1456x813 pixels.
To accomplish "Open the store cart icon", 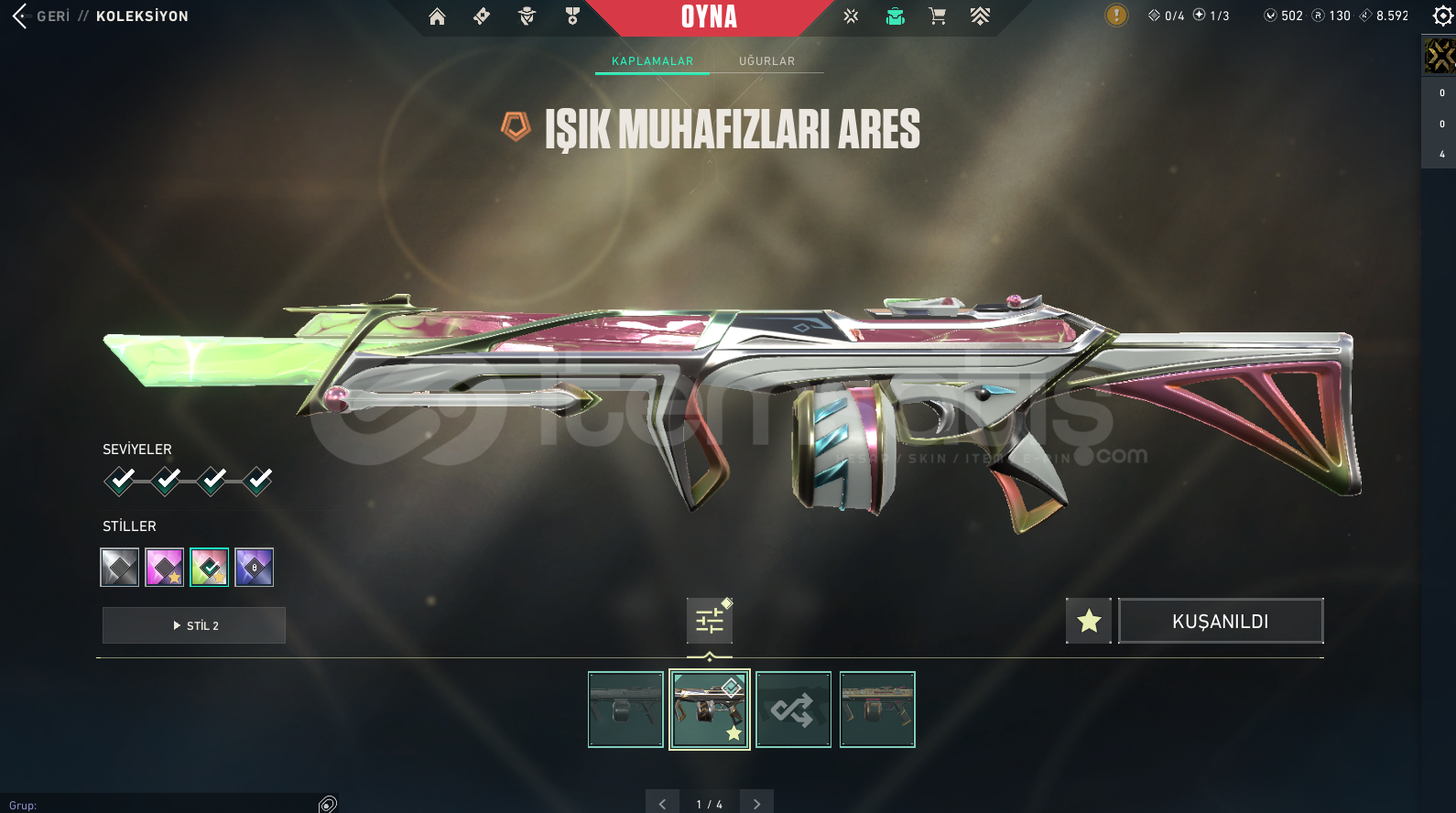I will (x=937, y=16).
